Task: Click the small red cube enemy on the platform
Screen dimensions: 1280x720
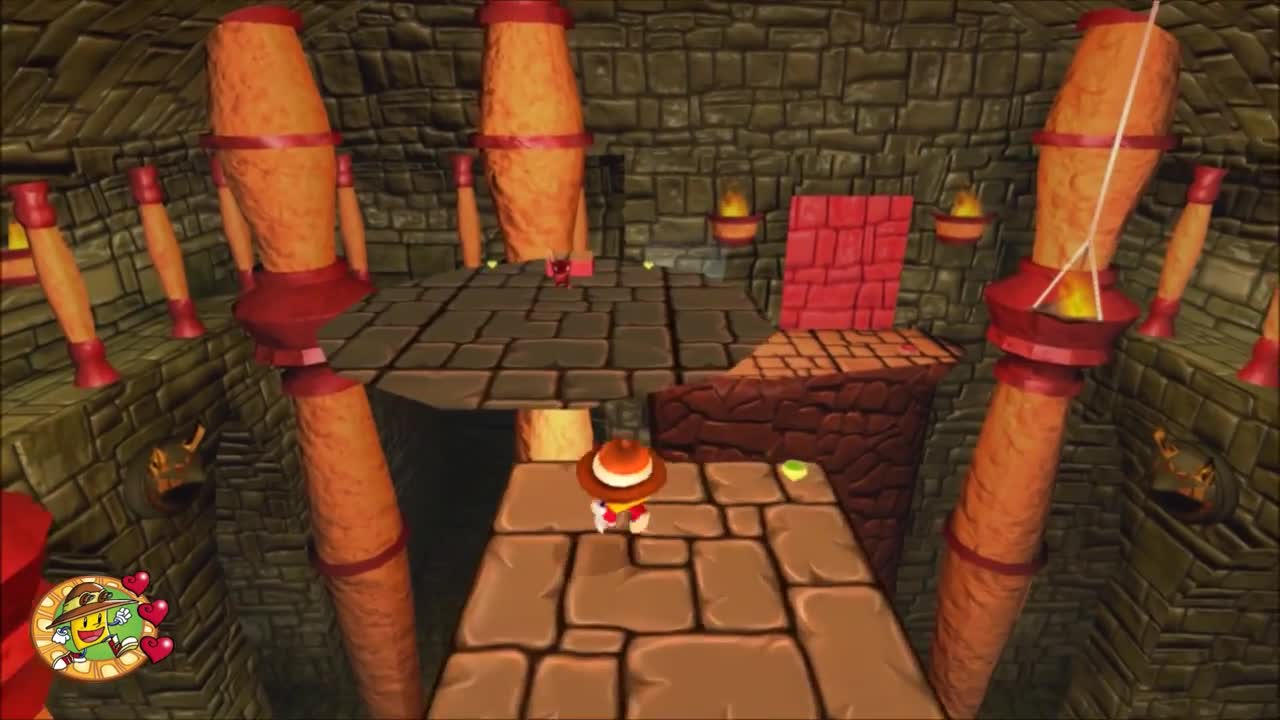Action: 560,270
